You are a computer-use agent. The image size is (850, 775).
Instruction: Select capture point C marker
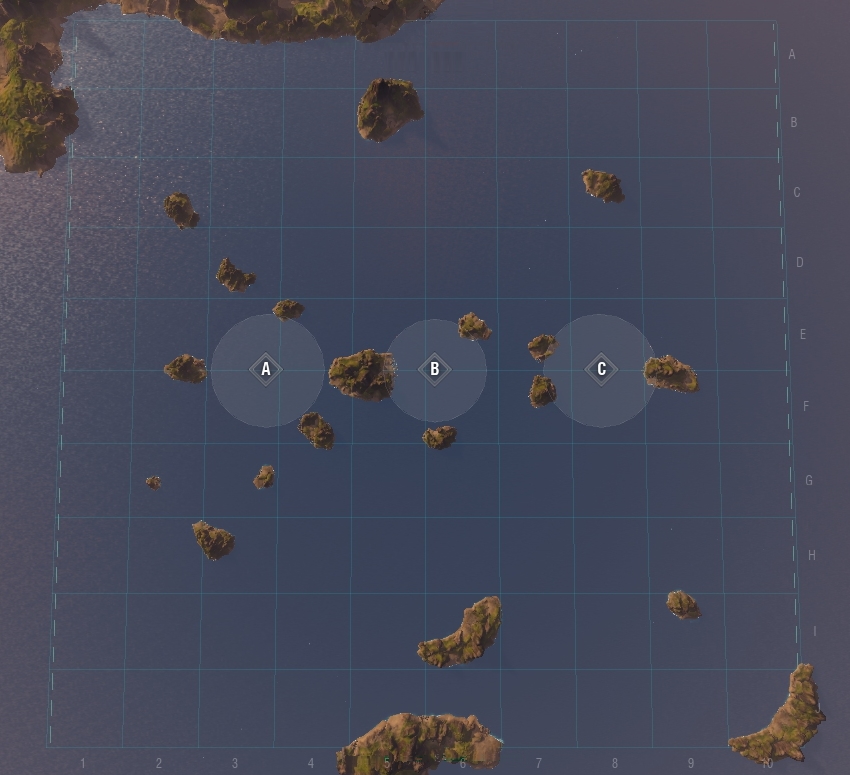pos(601,369)
